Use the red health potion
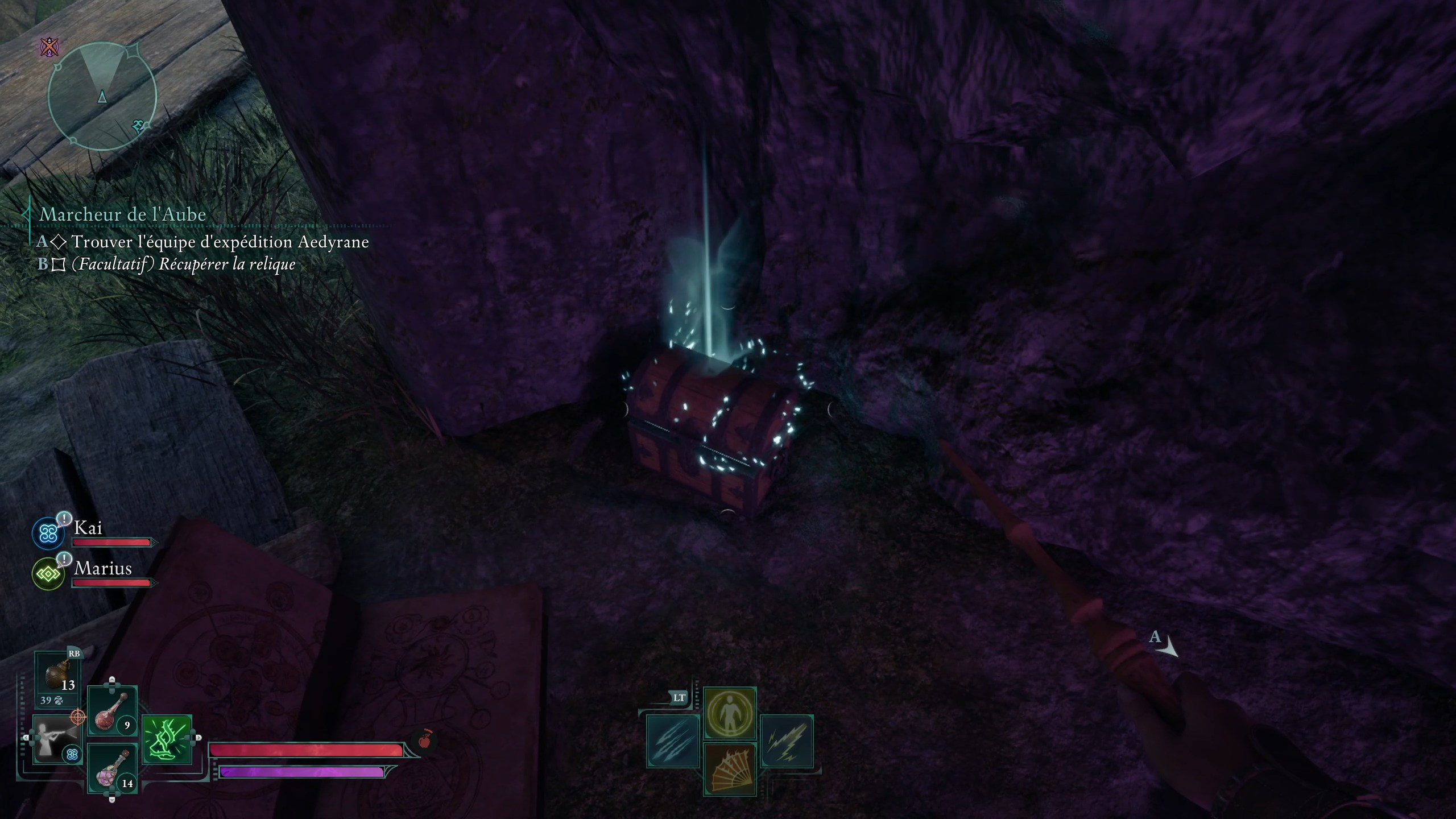This screenshot has height=819, width=1456. tap(112, 710)
